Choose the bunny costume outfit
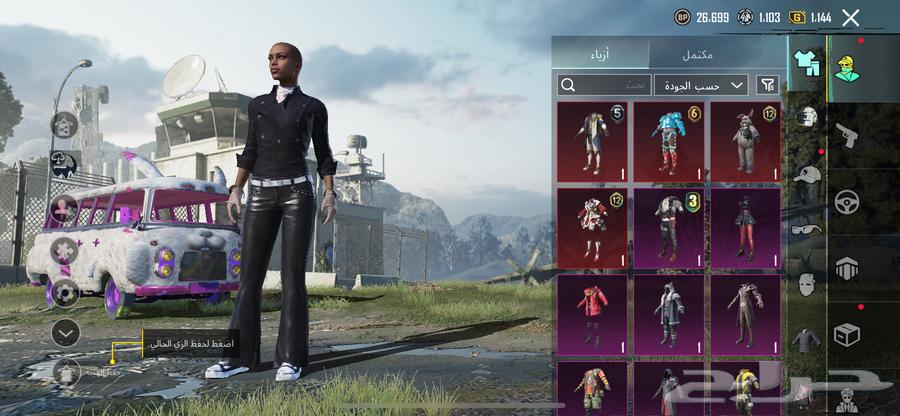Image resolution: width=900 pixels, height=416 pixels. [746, 141]
